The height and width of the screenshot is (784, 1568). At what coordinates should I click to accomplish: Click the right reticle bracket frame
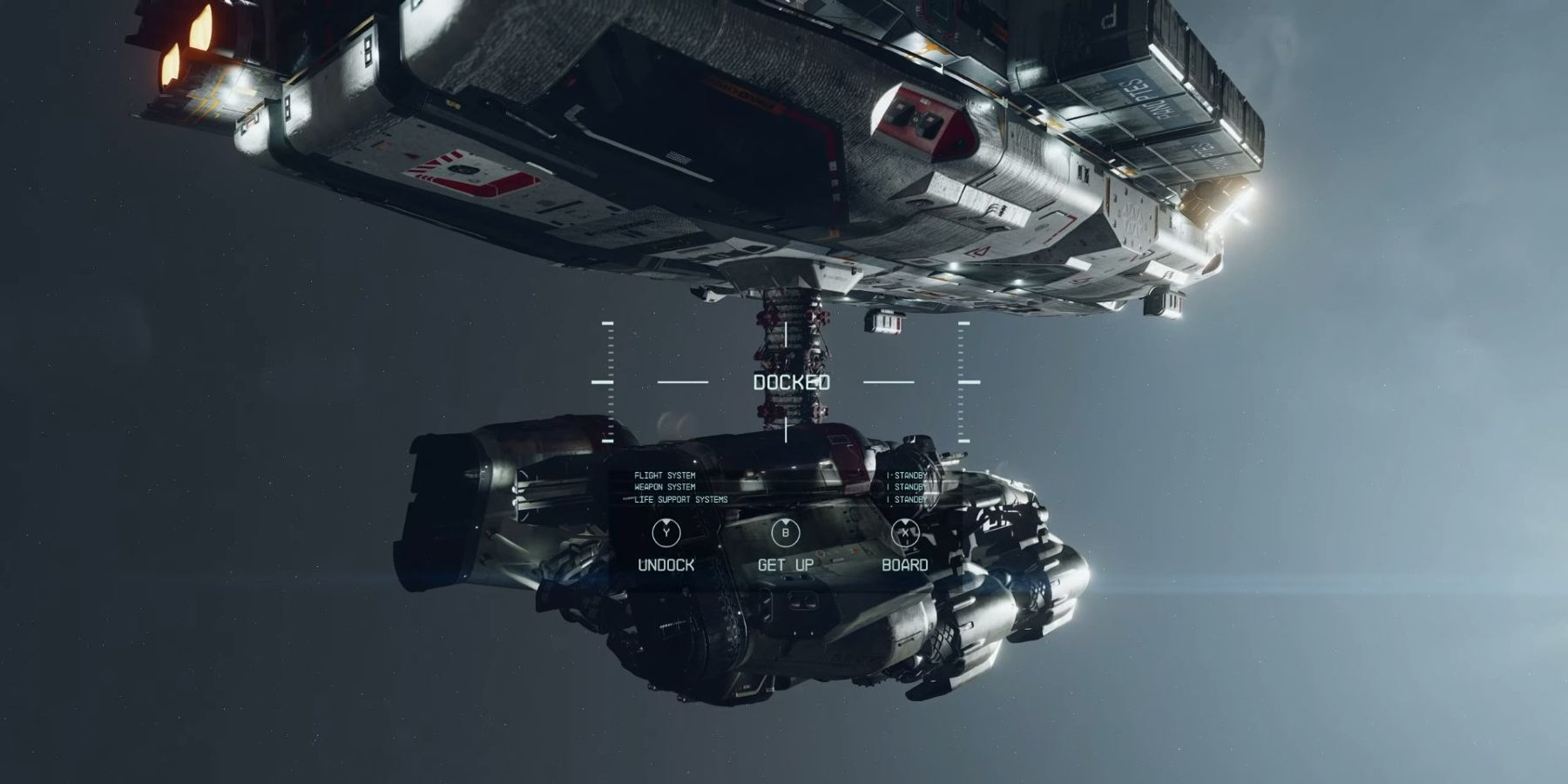pos(962,381)
